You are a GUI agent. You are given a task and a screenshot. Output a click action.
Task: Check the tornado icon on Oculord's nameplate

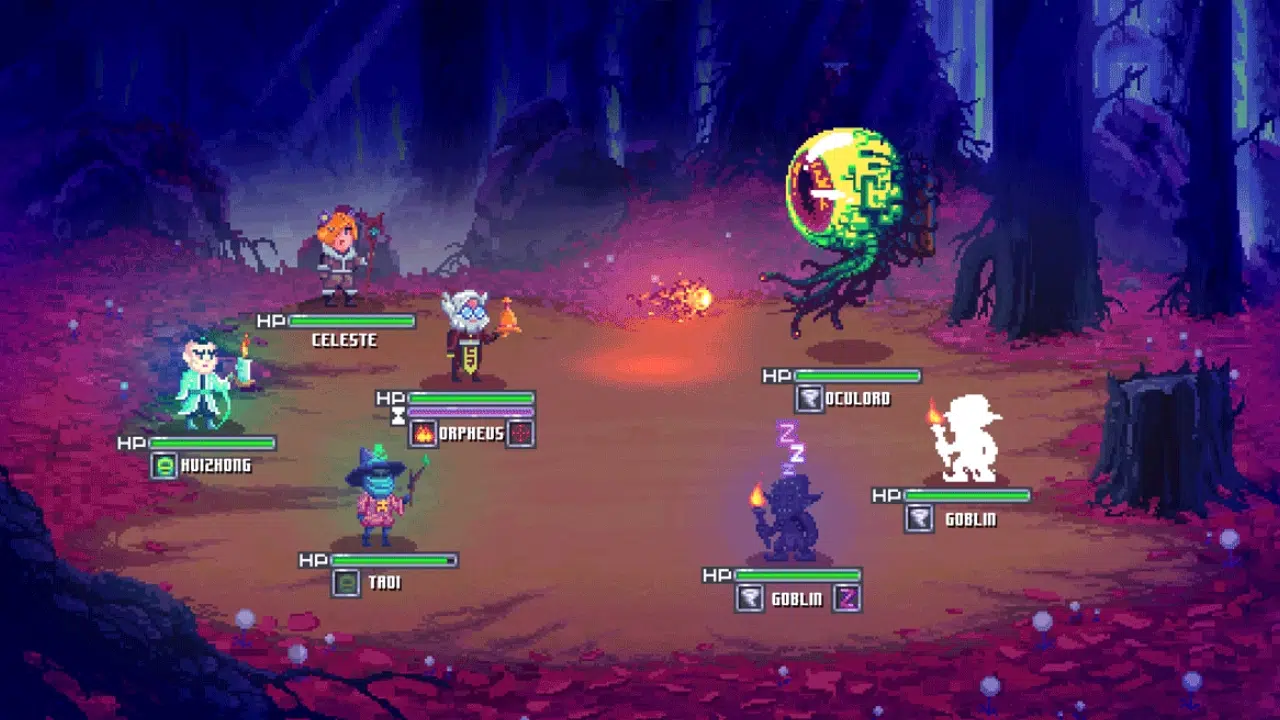809,399
